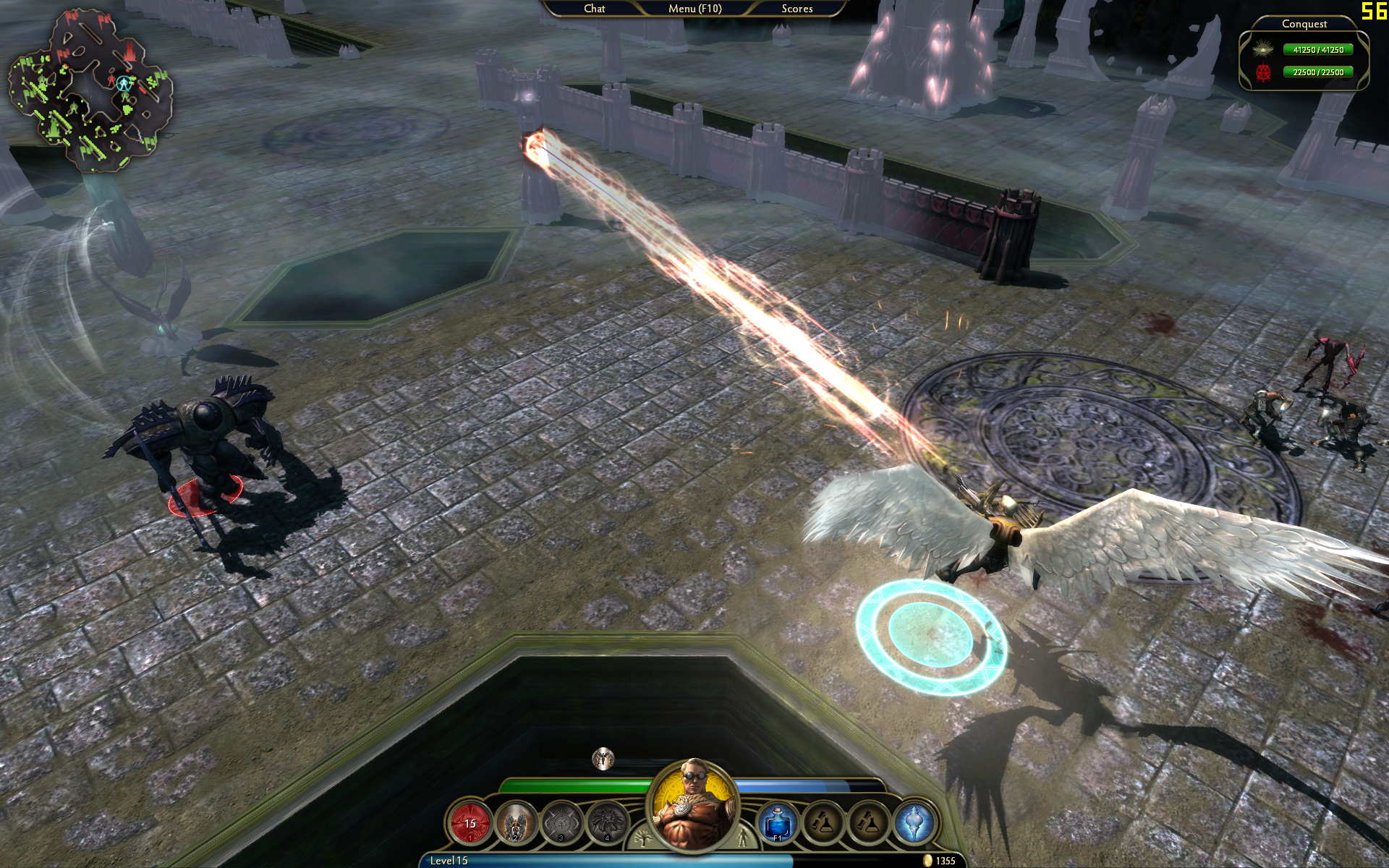Viewport: 1389px width, 868px height.
Task: Show the Scores board
Action: [797, 9]
